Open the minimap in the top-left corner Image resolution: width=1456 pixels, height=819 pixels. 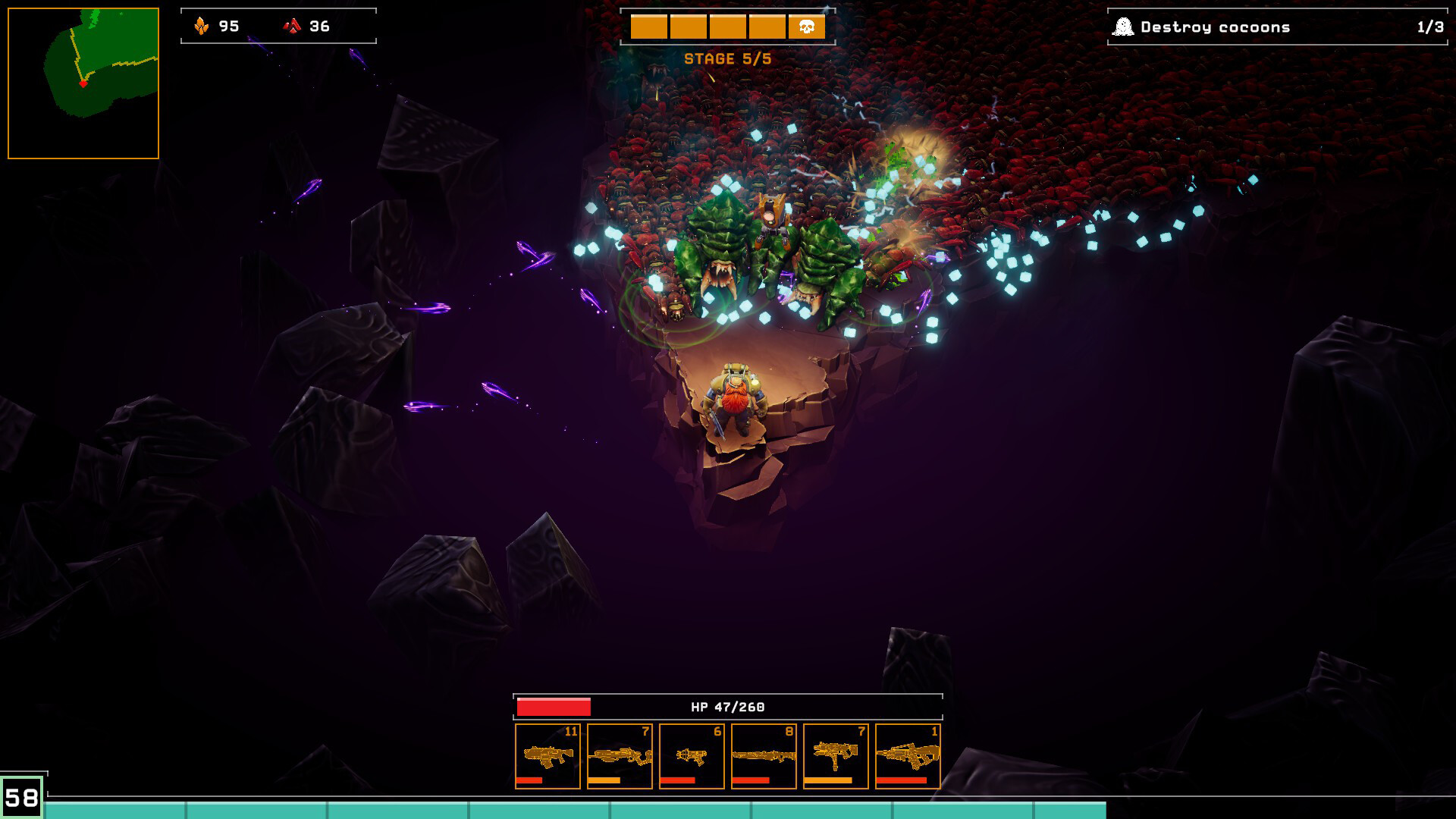[x=82, y=80]
